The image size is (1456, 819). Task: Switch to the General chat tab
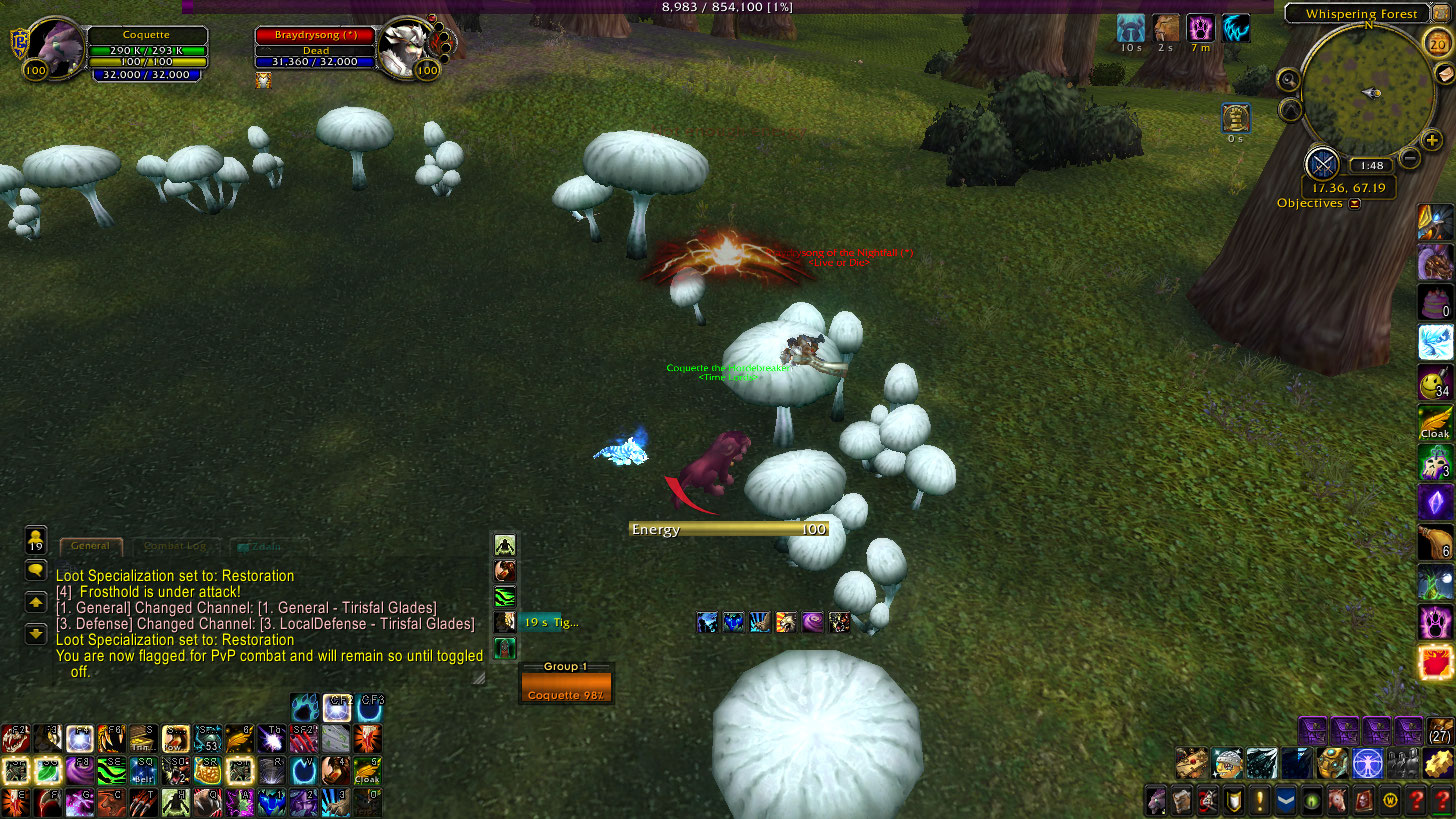90,546
